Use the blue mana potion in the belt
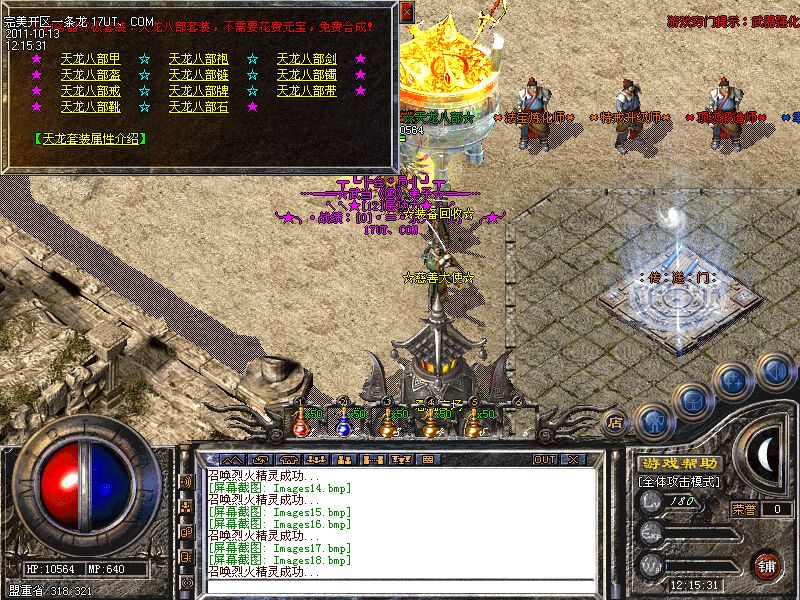The height and width of the screenshot is (600, 800). (x=343, y=425)
